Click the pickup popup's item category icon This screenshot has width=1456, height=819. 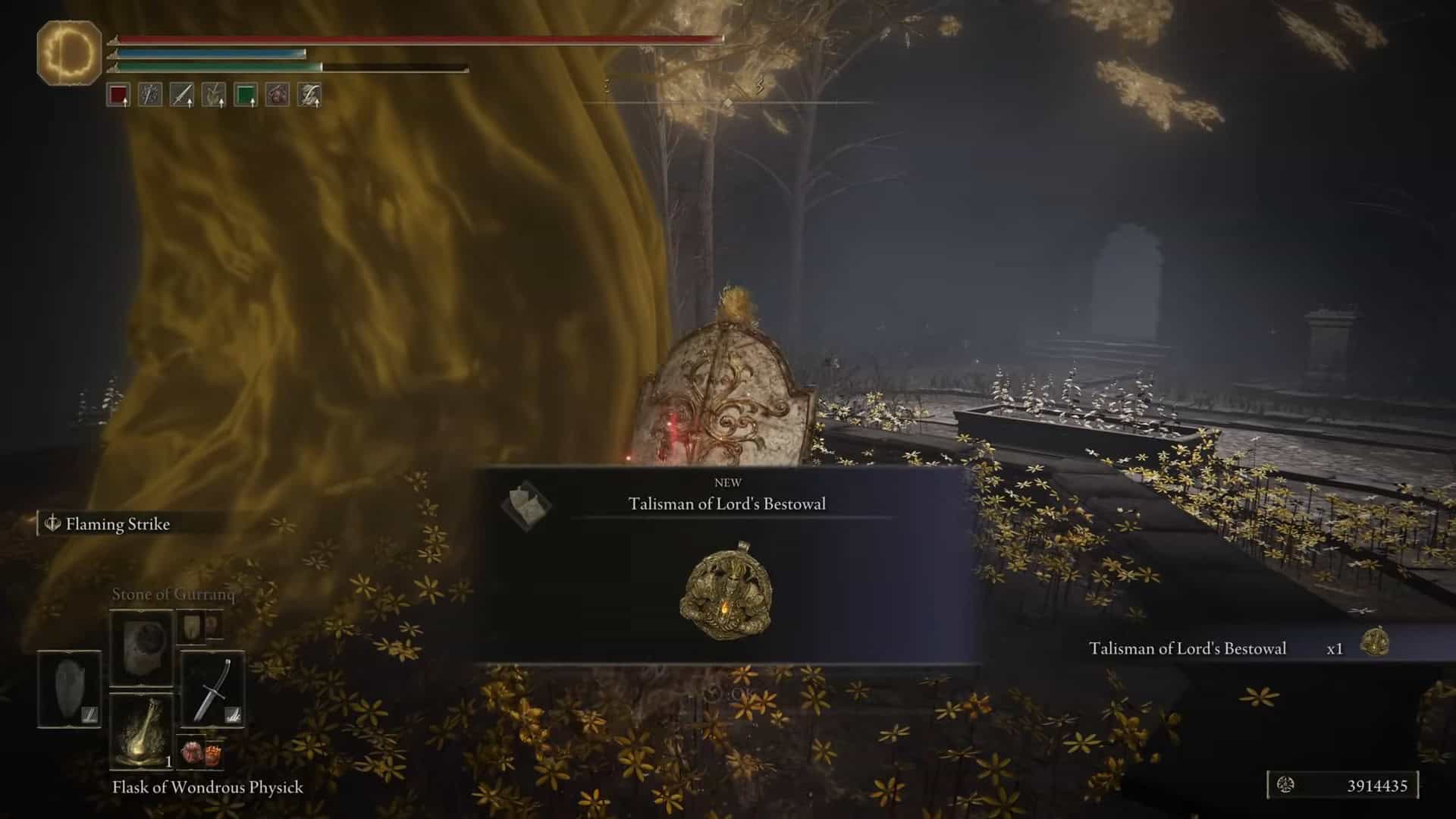coord(526,504)
